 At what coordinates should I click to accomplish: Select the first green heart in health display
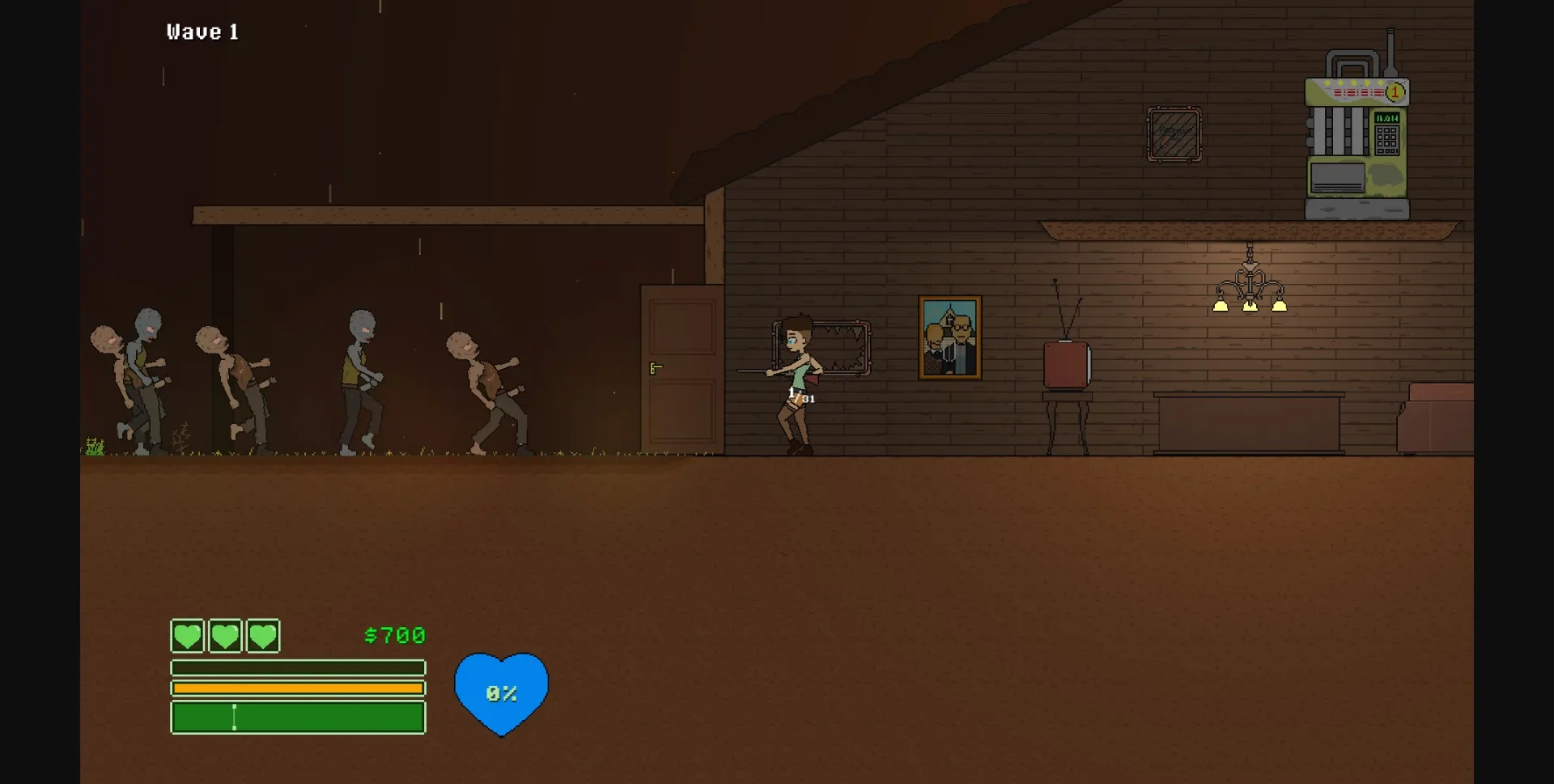[x=187, y=636]
